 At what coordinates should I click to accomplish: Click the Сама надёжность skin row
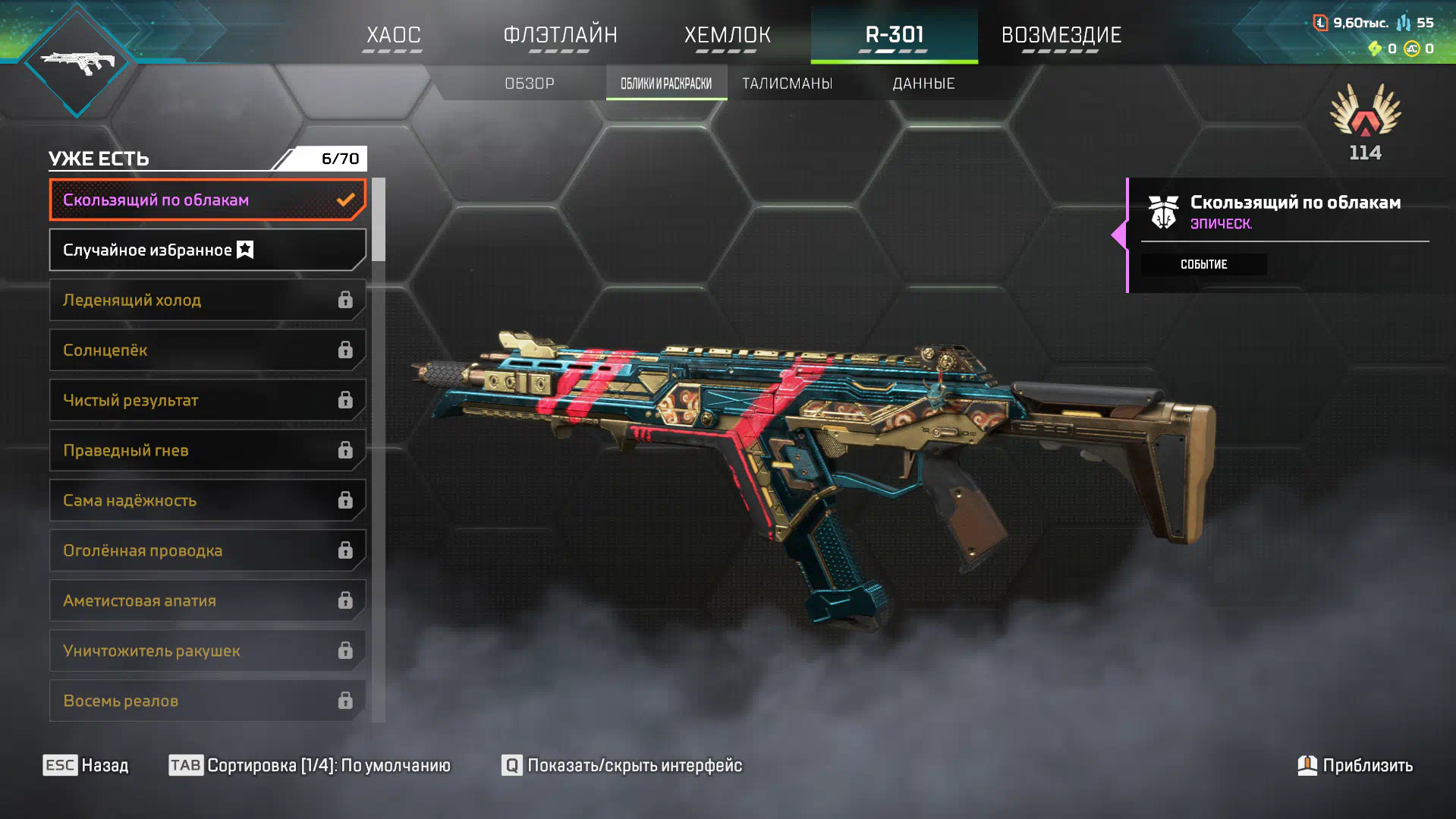[x=207, y=500]
